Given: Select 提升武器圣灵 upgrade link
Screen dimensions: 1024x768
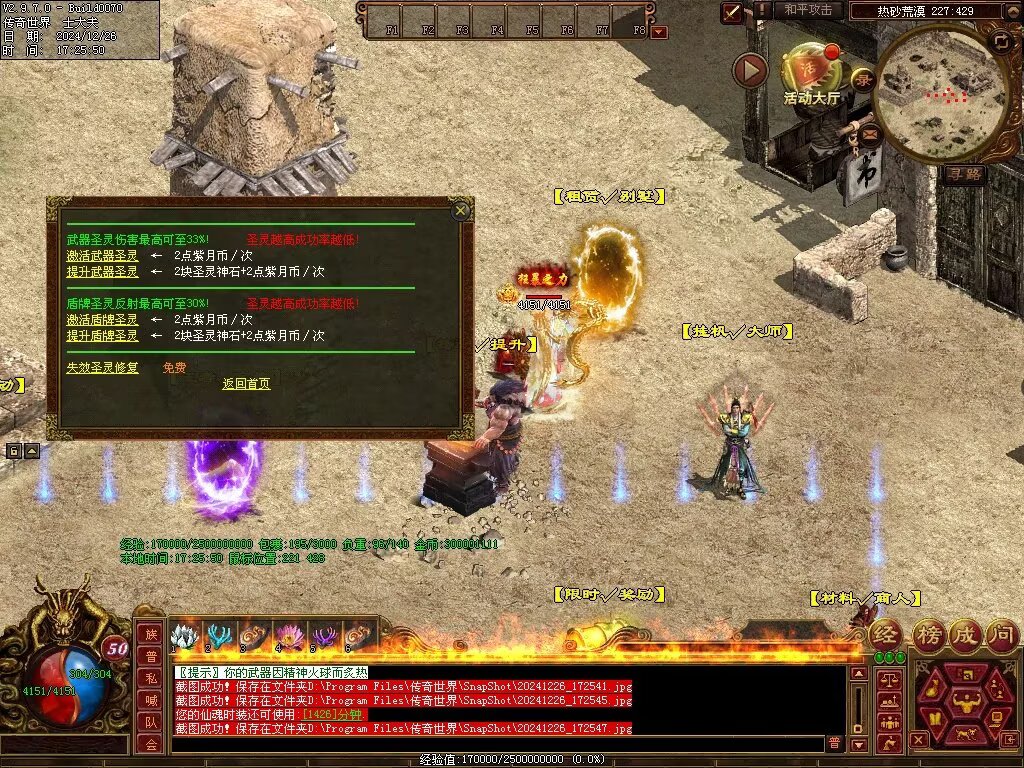Looking at the screenshot, I should click(102, 272).
